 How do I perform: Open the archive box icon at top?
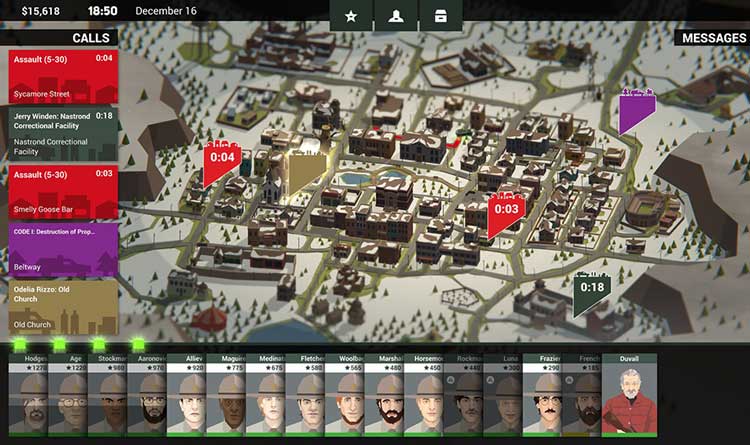(x=439, y=16)
